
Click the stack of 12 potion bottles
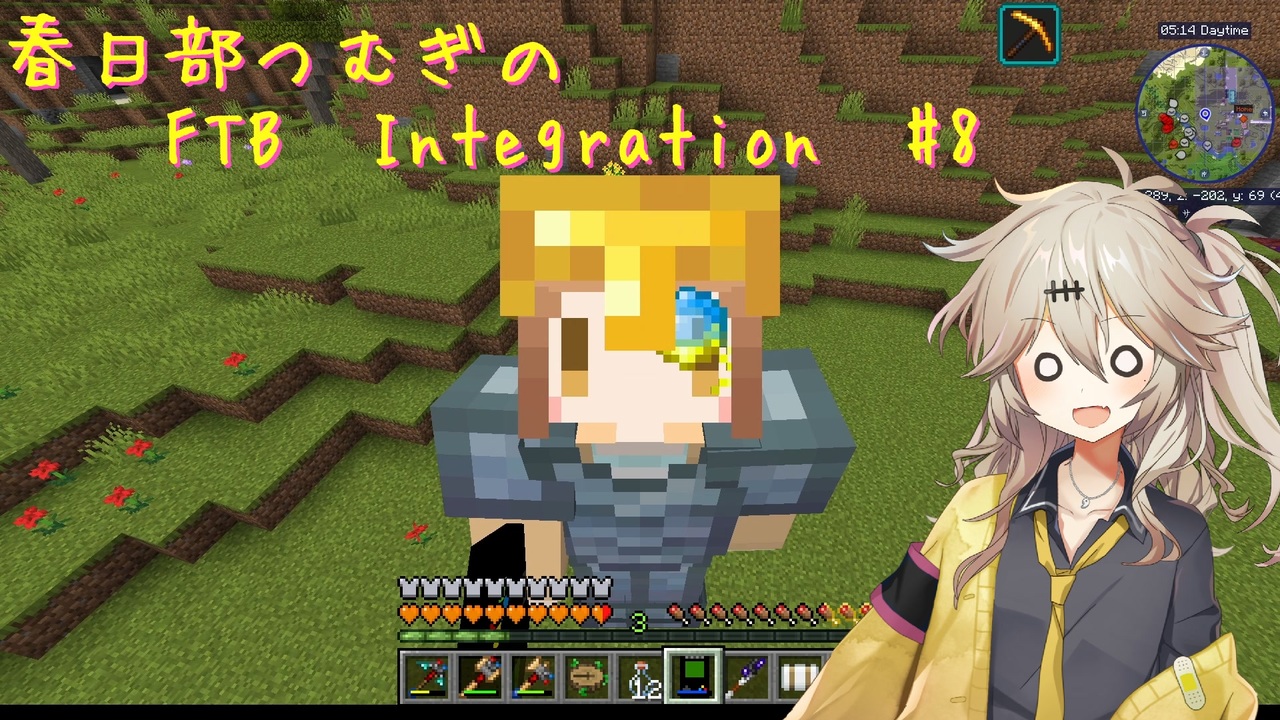[639, 676]
